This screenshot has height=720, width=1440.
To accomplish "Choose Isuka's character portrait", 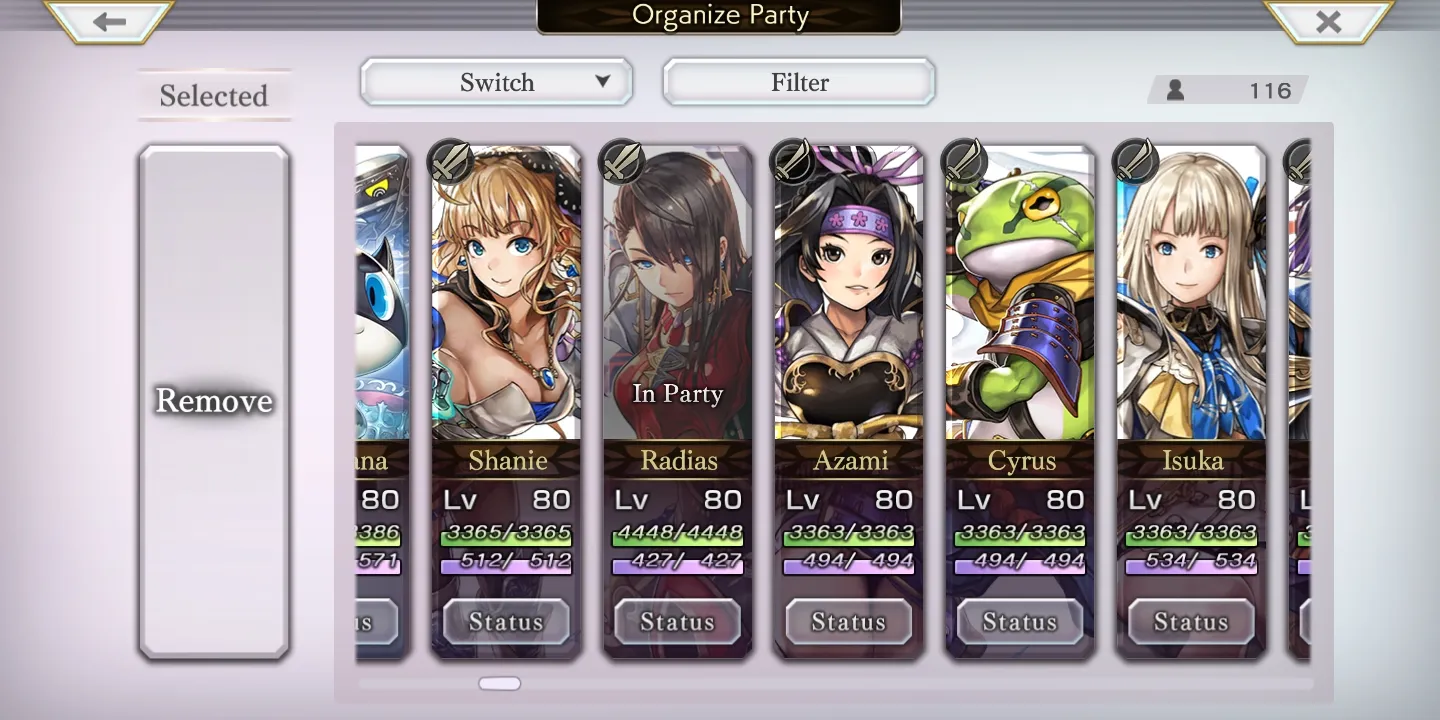I will click(x=1191, y=300).
